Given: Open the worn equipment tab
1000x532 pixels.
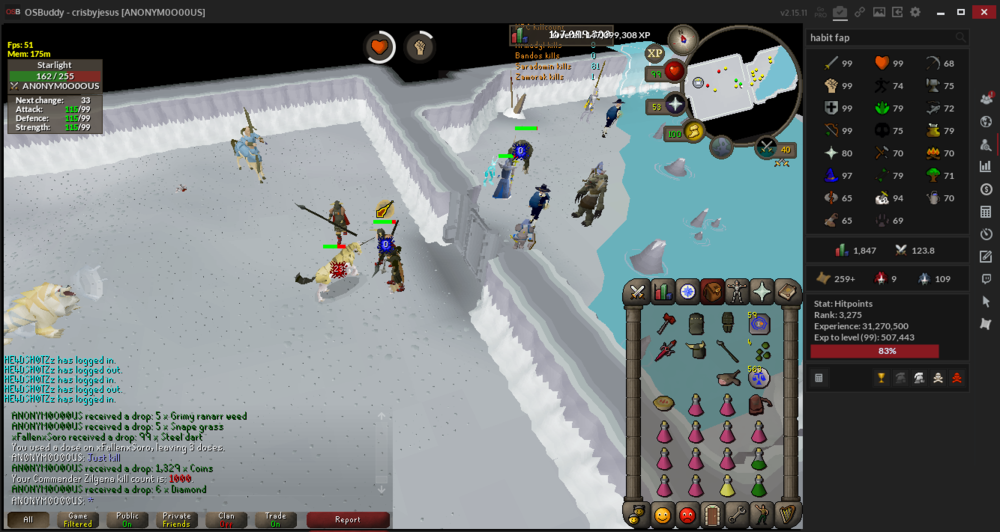Looking at the screenshot, I should point(737,291).
